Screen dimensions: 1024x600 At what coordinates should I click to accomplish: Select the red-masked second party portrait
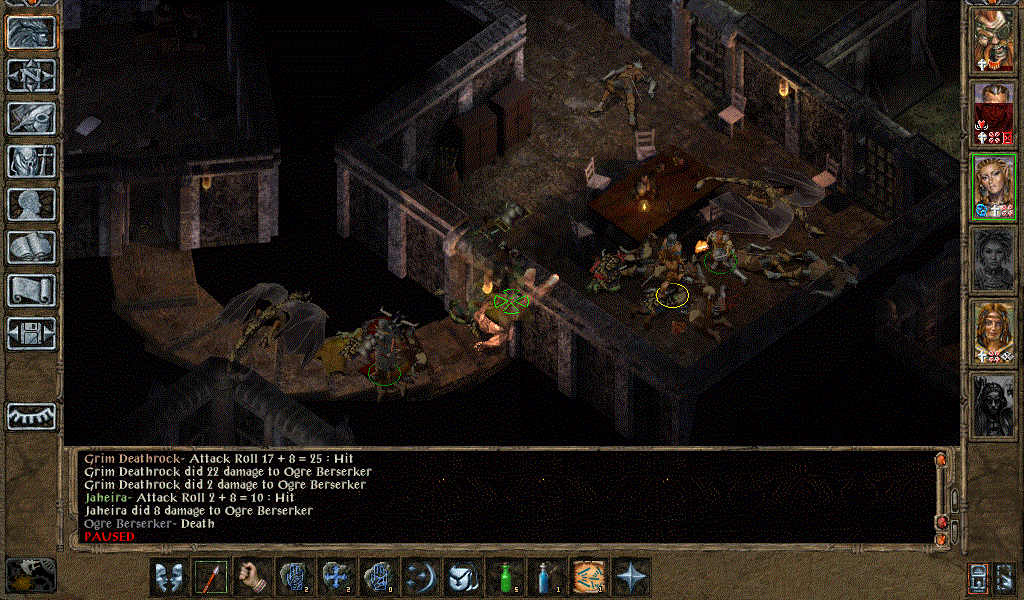click(994, 112)
